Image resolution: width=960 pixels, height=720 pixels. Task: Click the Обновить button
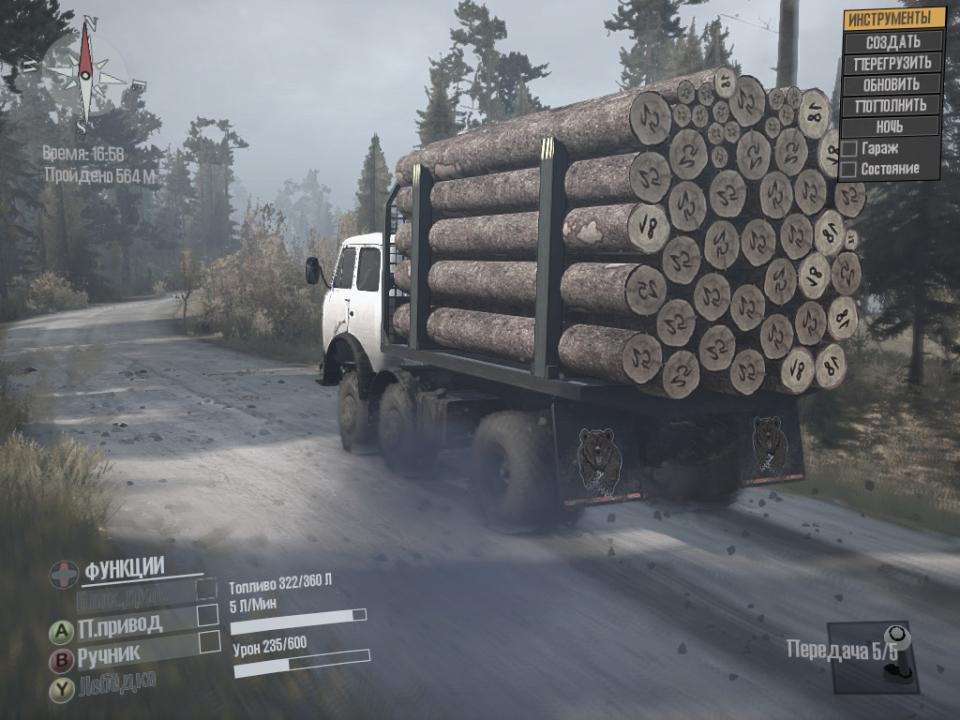point(893,84)
